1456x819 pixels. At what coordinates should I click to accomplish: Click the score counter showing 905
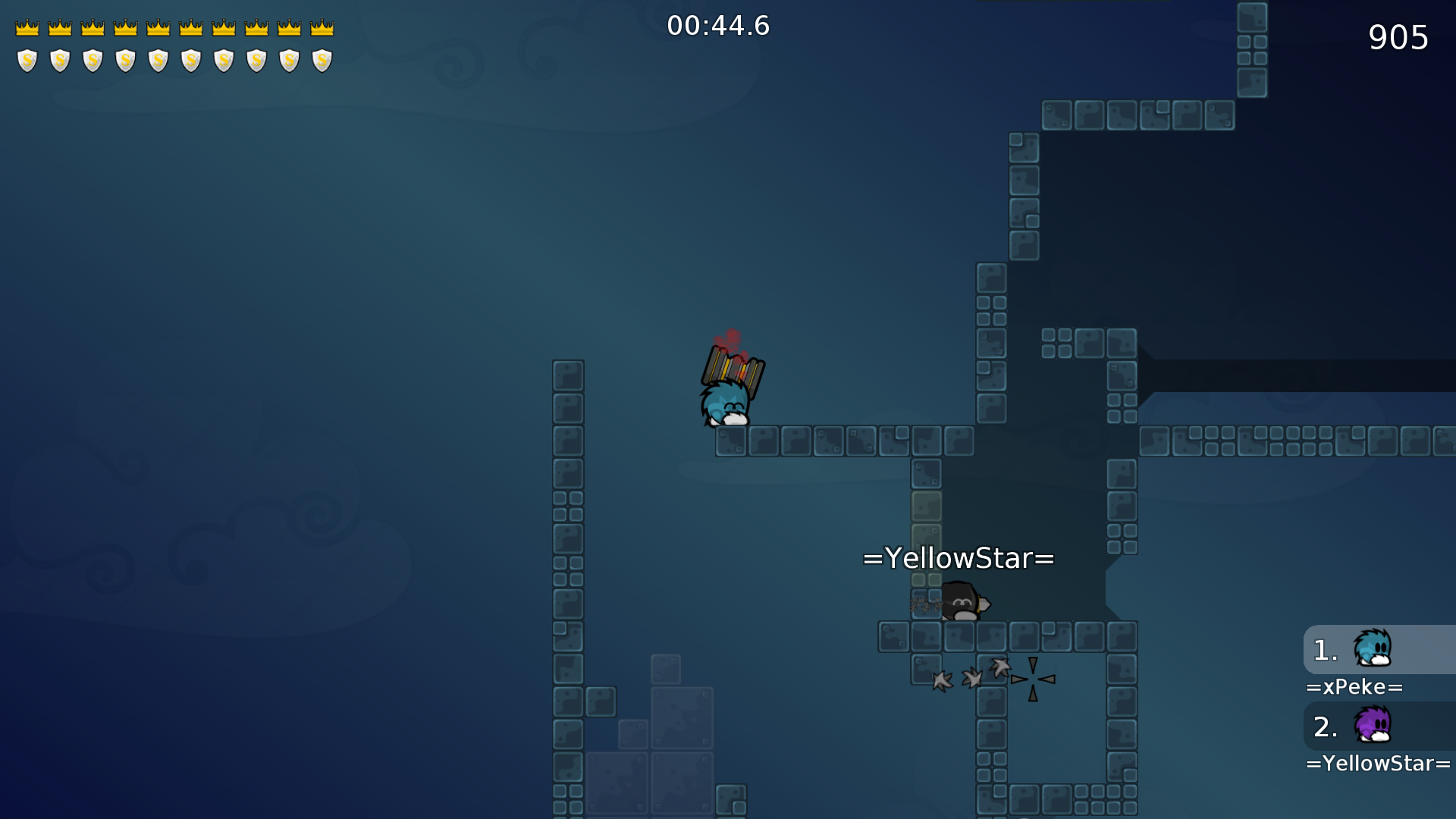[1400, 37]
